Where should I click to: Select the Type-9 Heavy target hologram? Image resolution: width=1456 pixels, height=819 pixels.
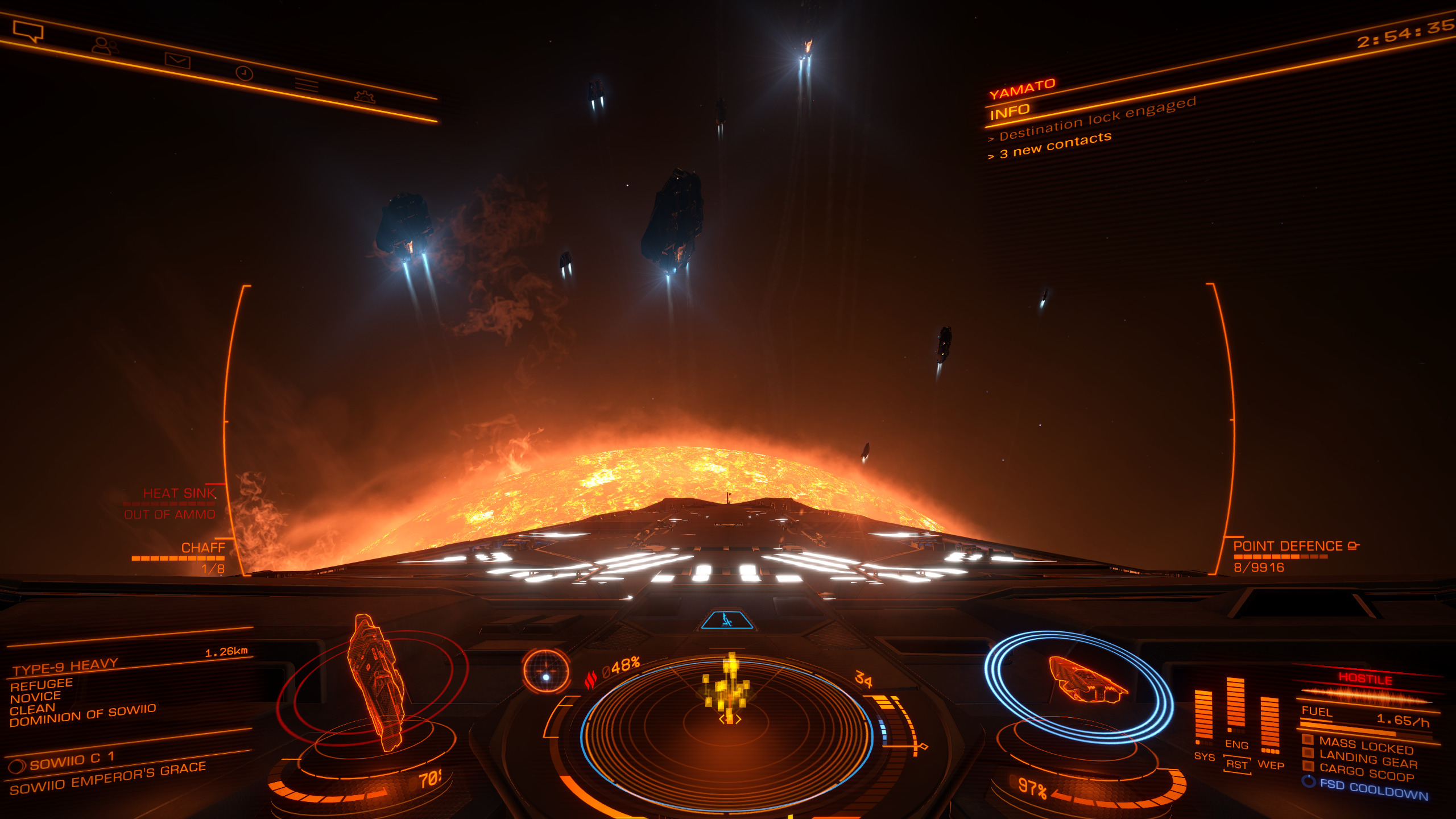[376, 682]
